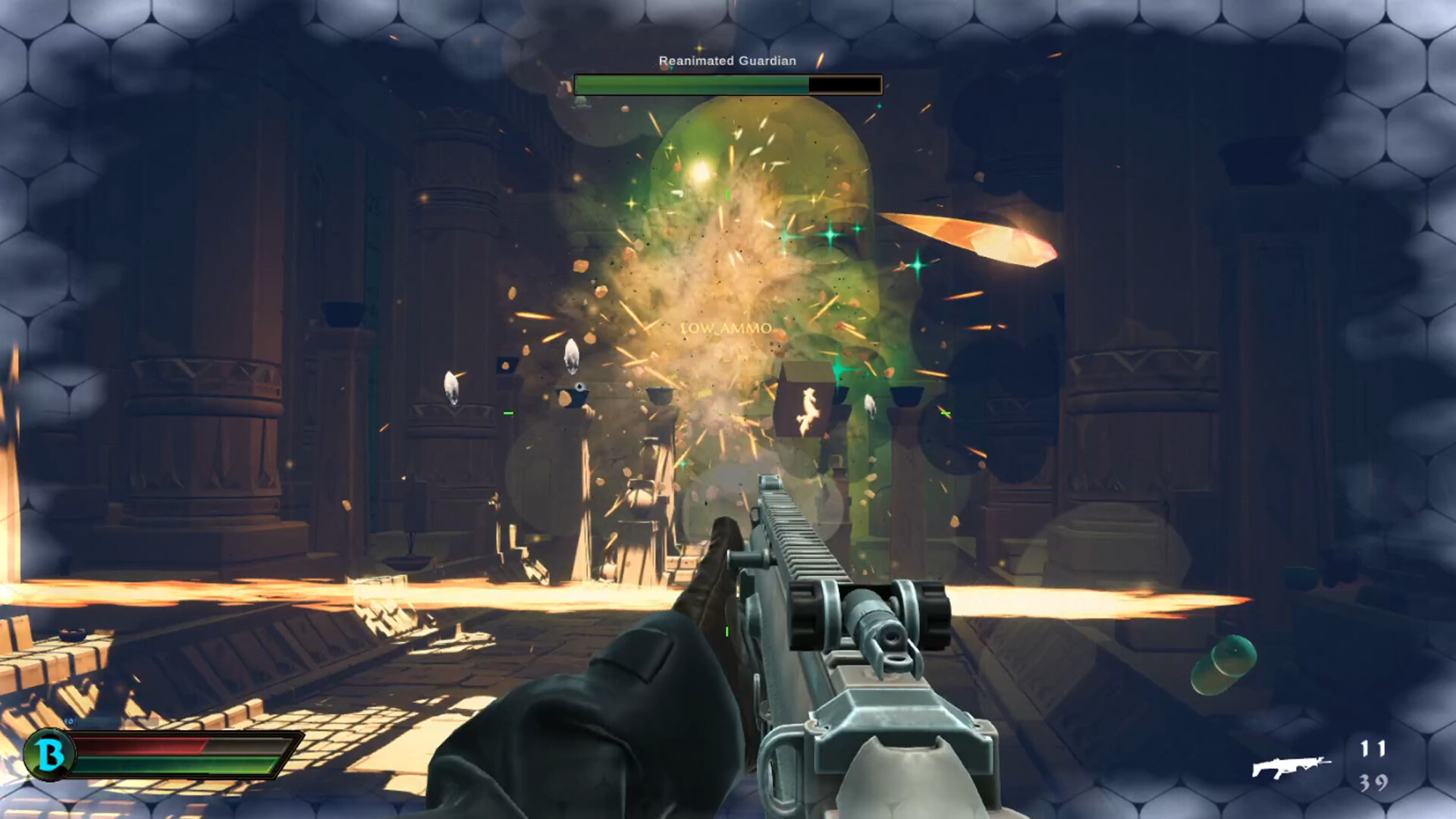
Task: Select the white rifle weapon icon
Action: pyautogui.click(x=1291, y=767)
